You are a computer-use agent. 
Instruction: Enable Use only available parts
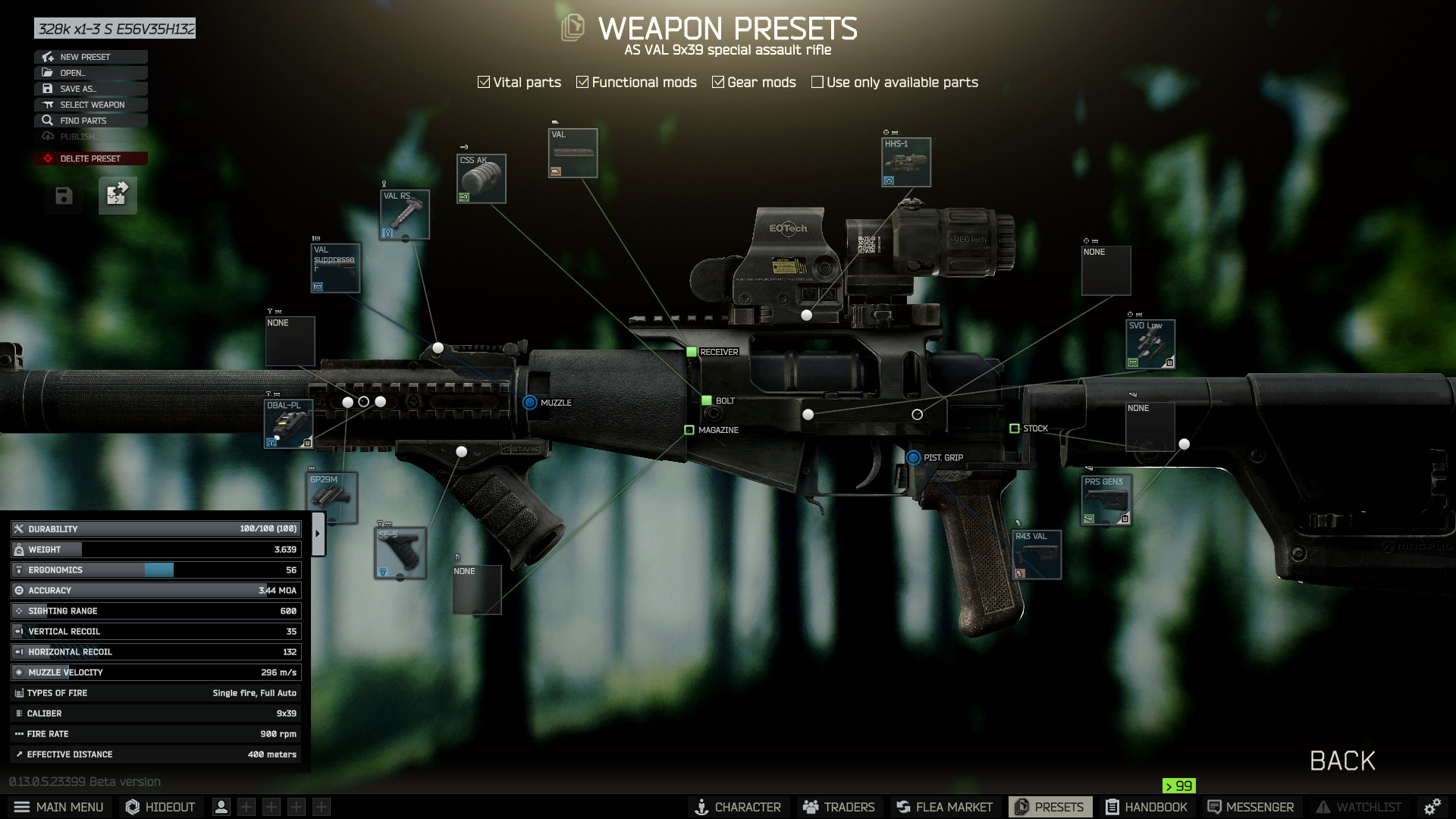(817, 82)
